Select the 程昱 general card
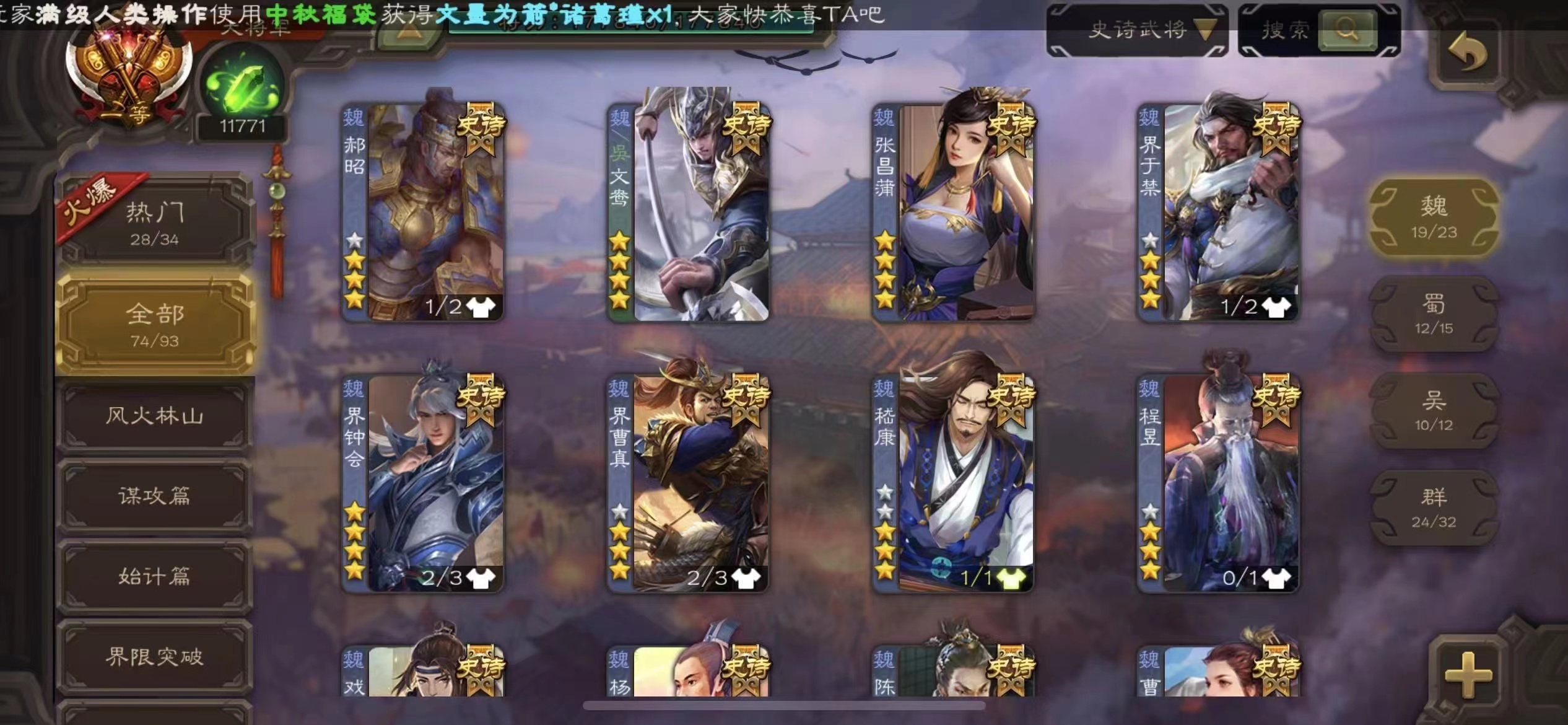 [1219, 482]
